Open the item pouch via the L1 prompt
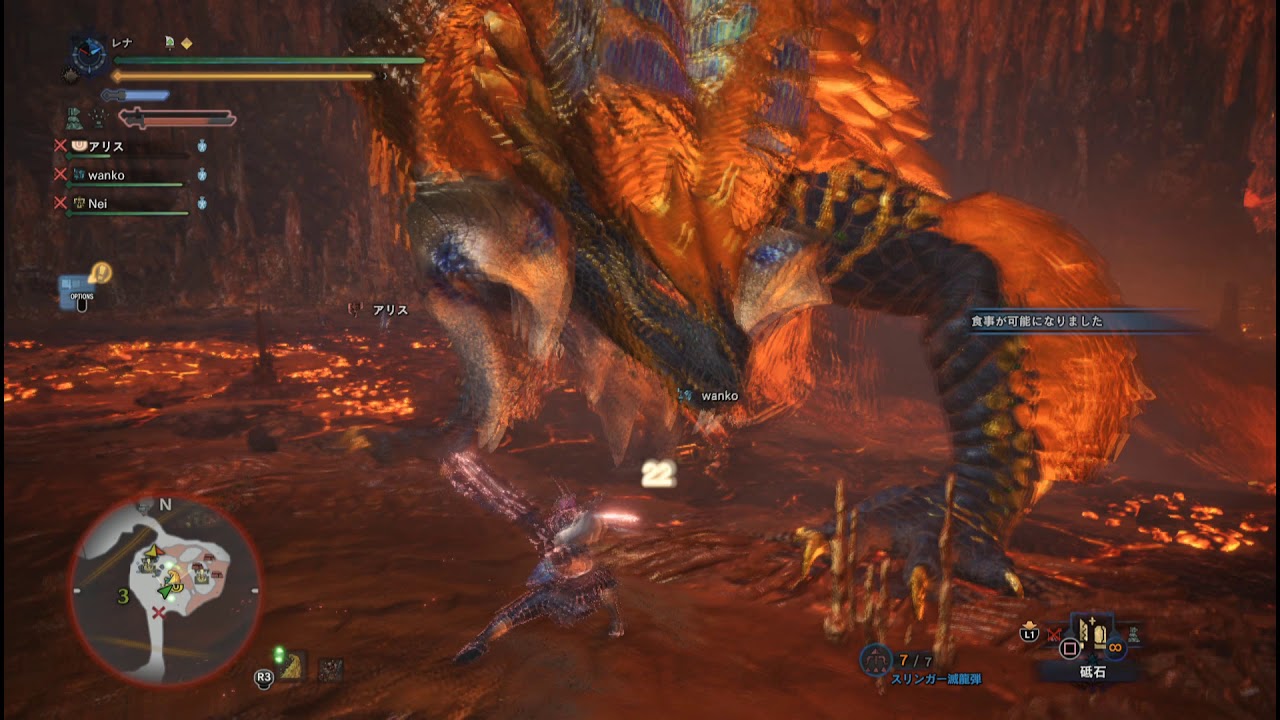 (x=1029, y=634)
